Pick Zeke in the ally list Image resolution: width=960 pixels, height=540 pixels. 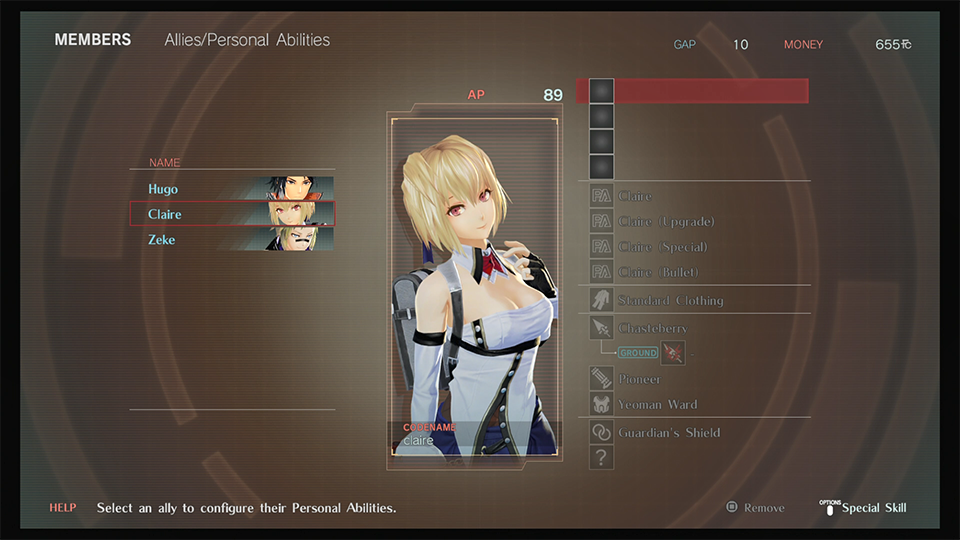[232, 240]
